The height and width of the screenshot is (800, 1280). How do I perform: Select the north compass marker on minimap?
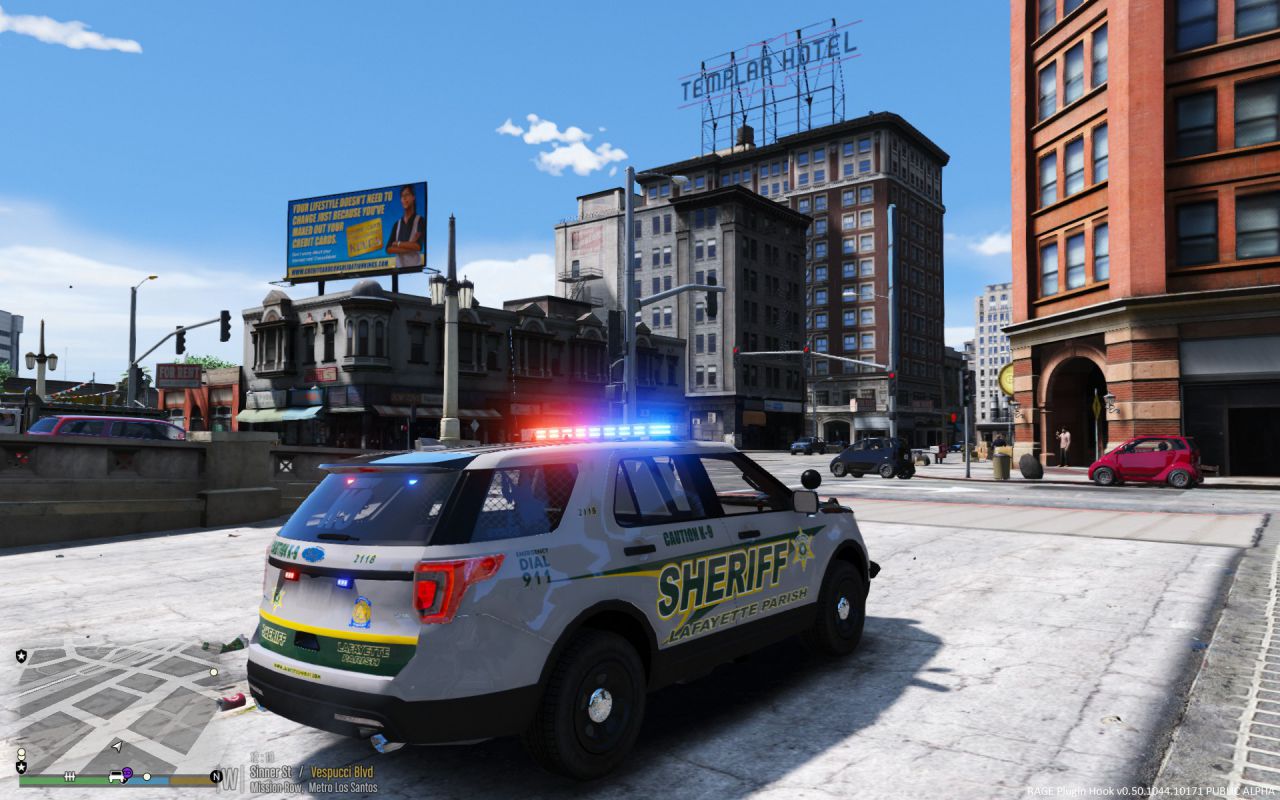[216, 776]
